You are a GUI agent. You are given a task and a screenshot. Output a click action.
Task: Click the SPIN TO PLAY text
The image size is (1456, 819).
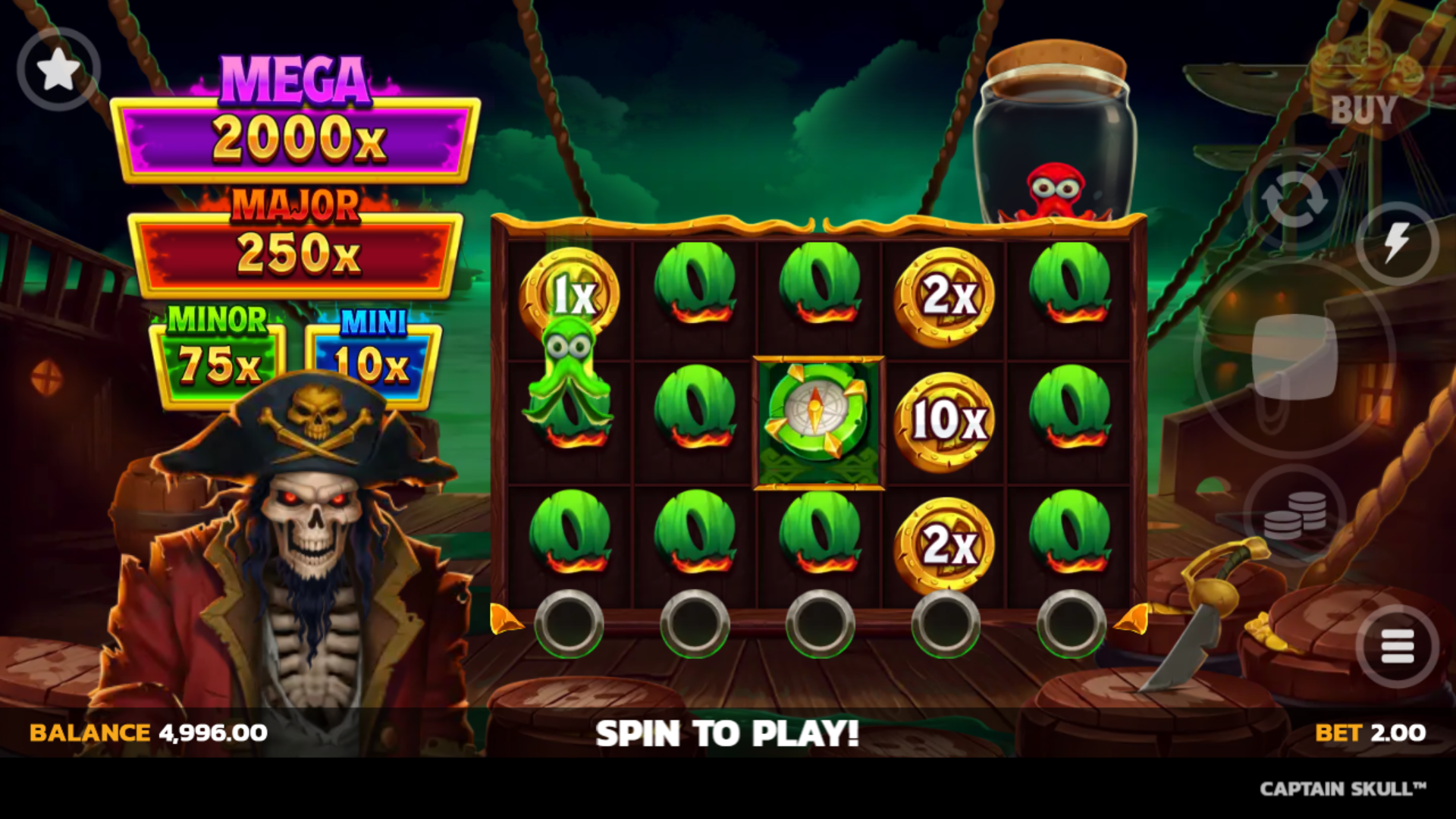[728, 732]
